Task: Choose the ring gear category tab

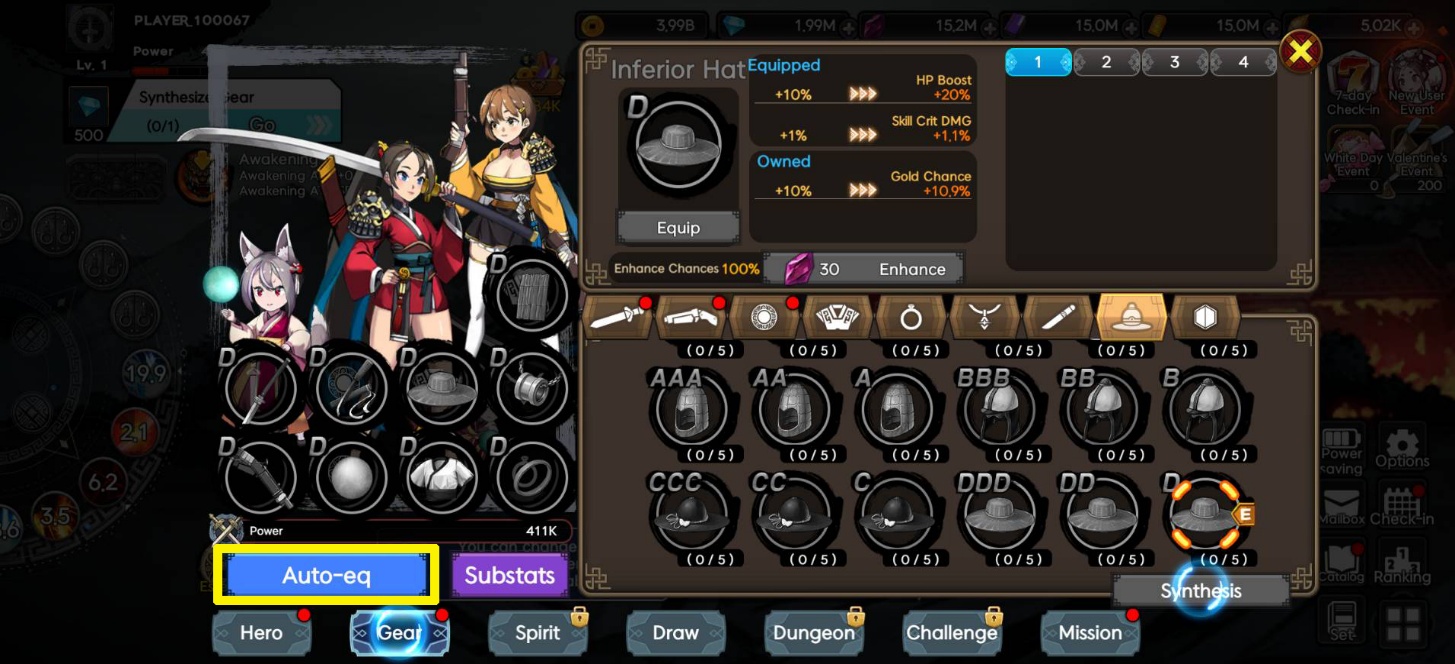Action: [910, 318]
